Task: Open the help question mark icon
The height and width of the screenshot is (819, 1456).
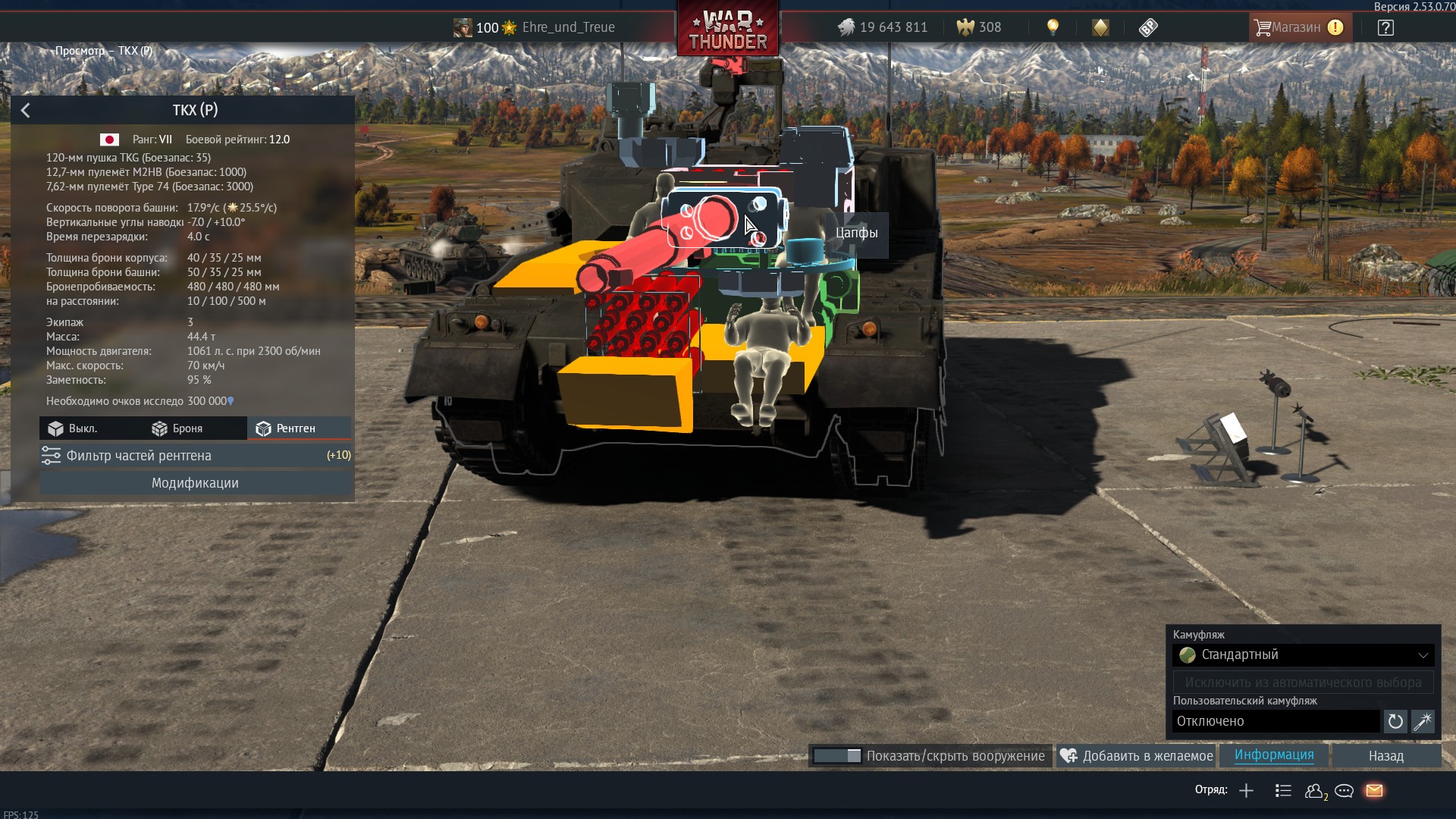Action: click(1385, 27)
